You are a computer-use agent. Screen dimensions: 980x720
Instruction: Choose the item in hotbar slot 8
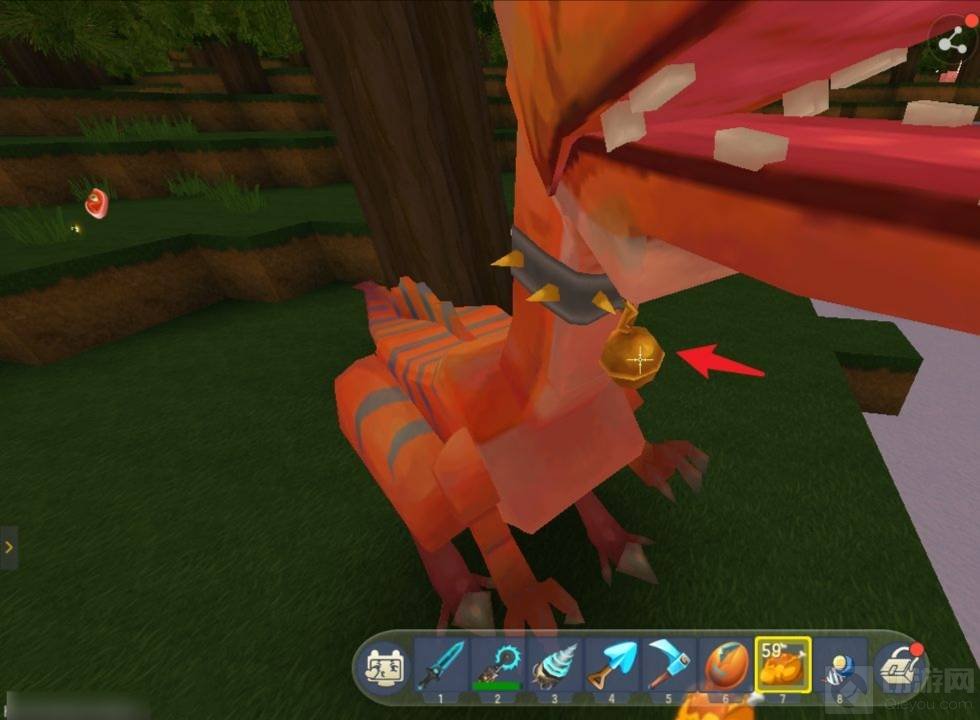pyautogui.click(x=838, y=663)
